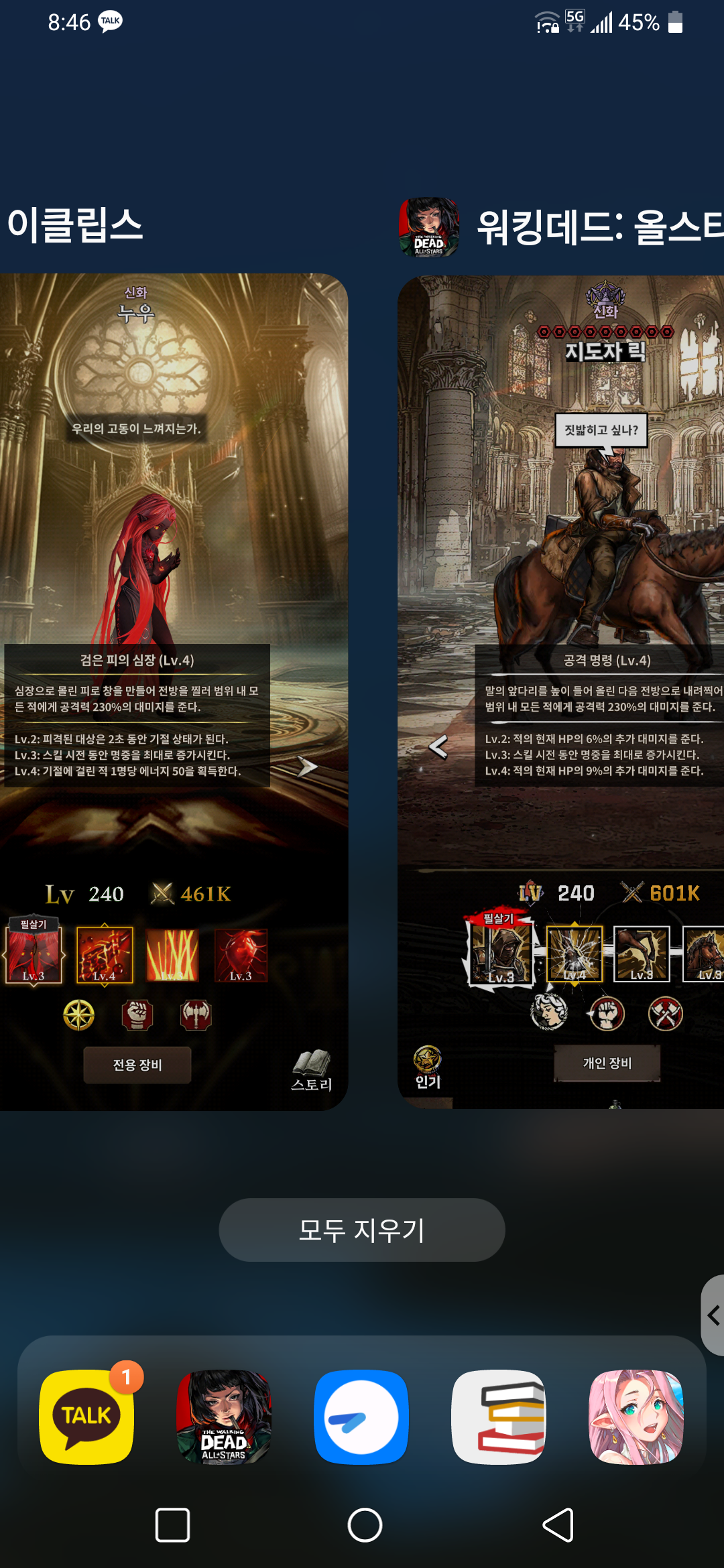This screenshot has height=1568, width=724.
Task: Tap the gold compass star icon
Action: pyautogui.click(x=78, y=1015)
